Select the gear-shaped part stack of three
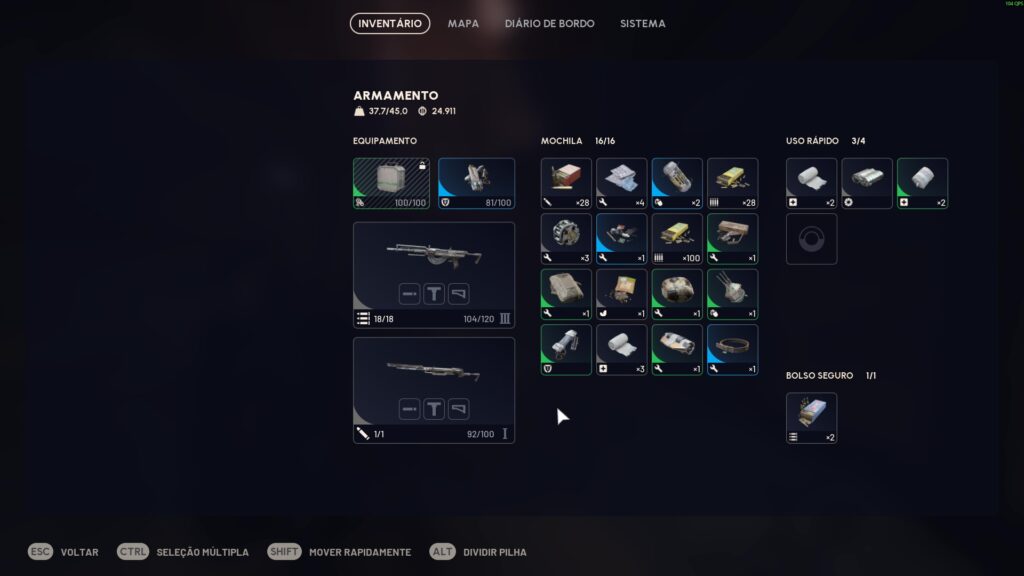Image resolution: width=1024 pixels, height=576 pixels. click(x=566, y=238)
